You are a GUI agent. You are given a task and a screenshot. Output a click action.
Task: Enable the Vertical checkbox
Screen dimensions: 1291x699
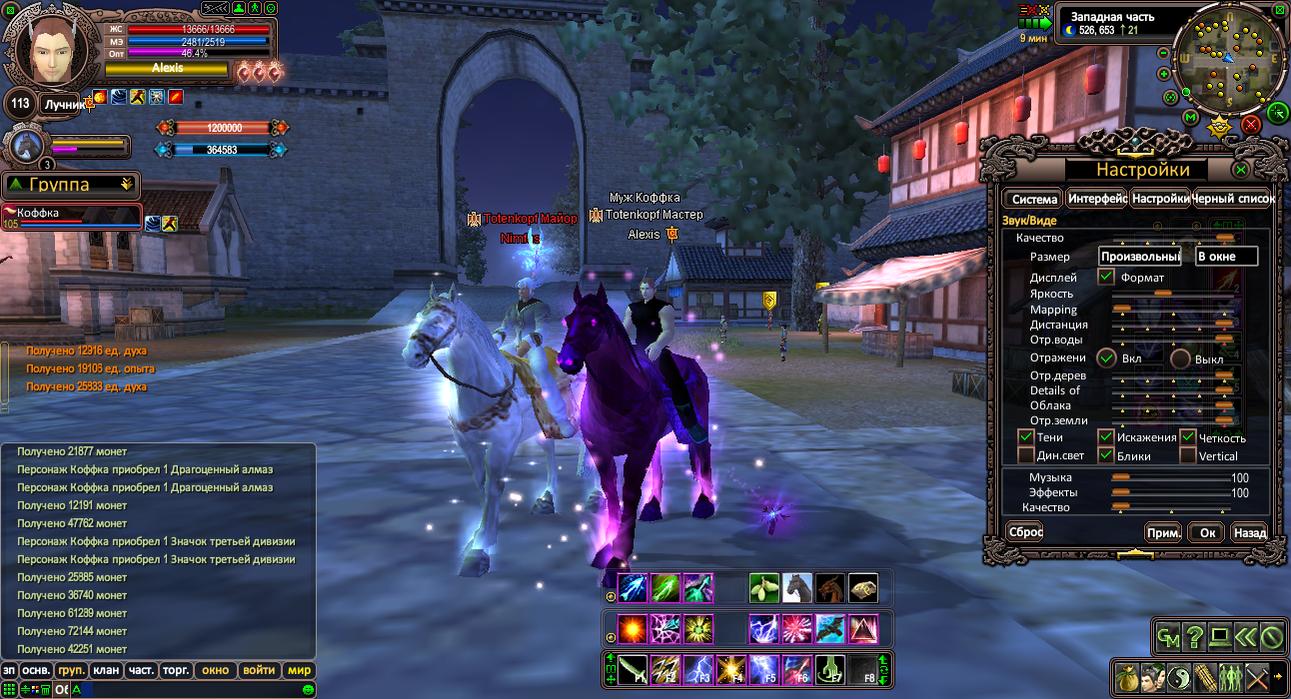(1188, 456)
